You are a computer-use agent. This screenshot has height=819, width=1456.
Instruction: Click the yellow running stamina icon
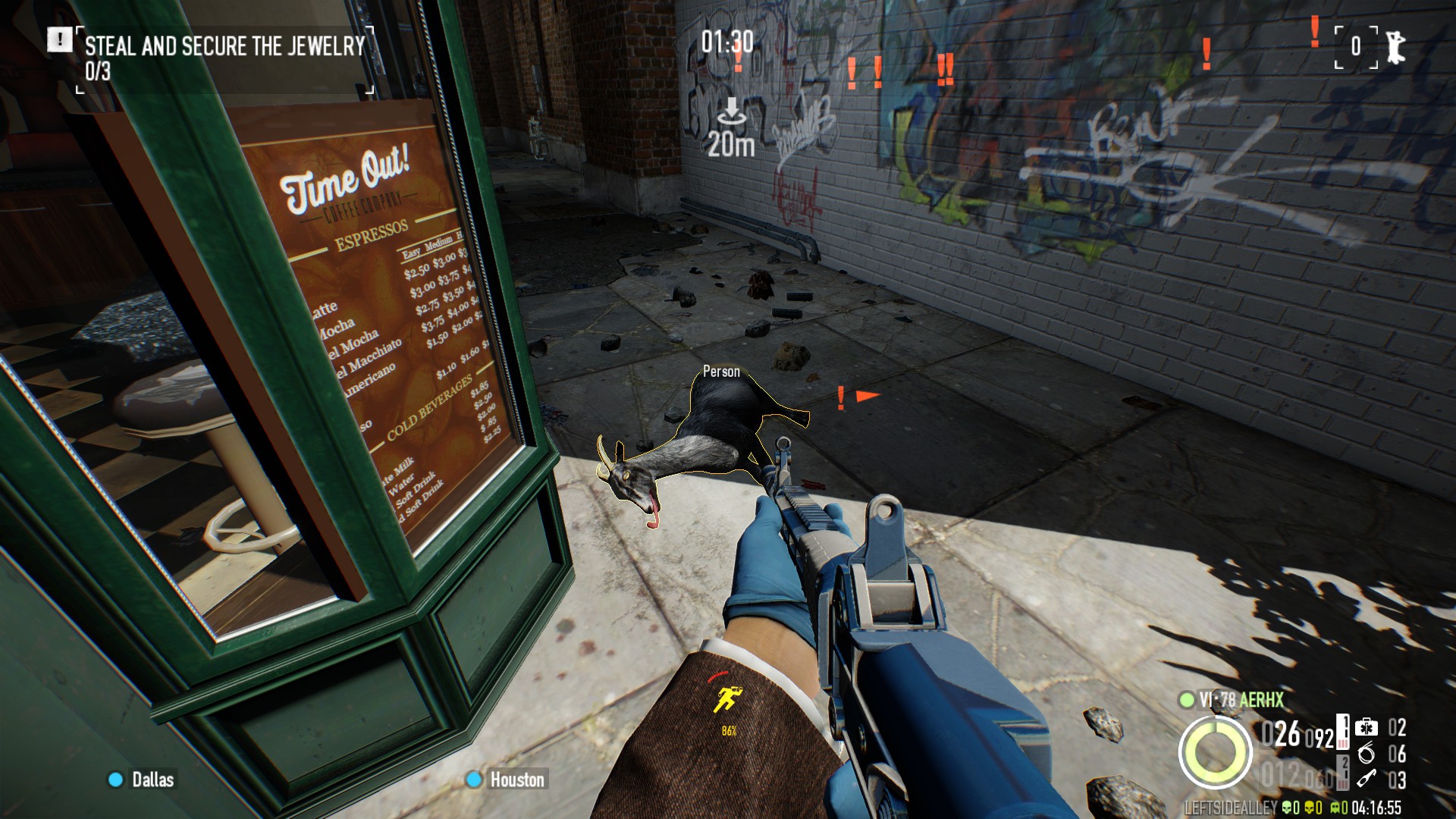pos(728,699)
